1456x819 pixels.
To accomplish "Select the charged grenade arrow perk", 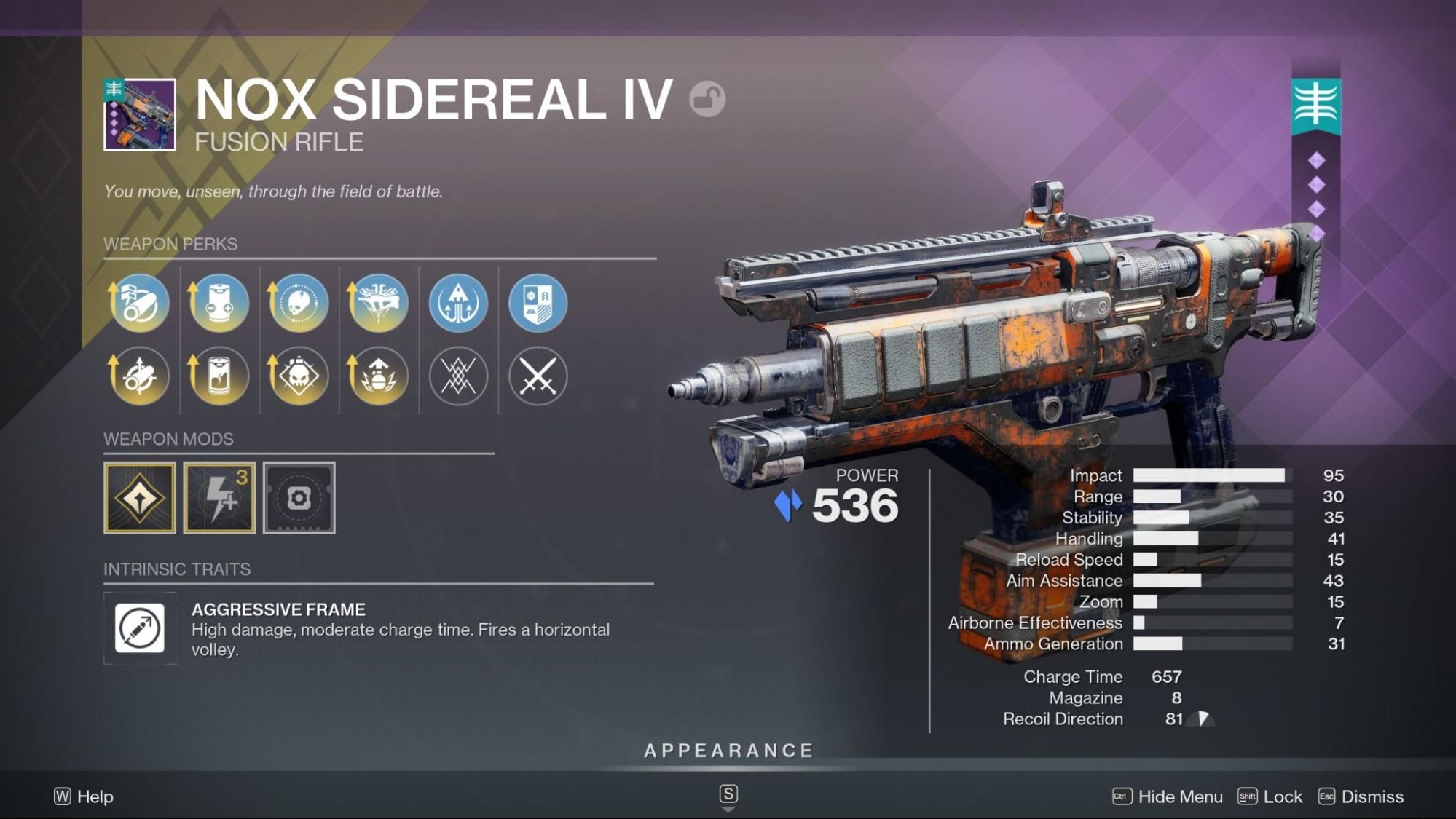I will 378,376.
